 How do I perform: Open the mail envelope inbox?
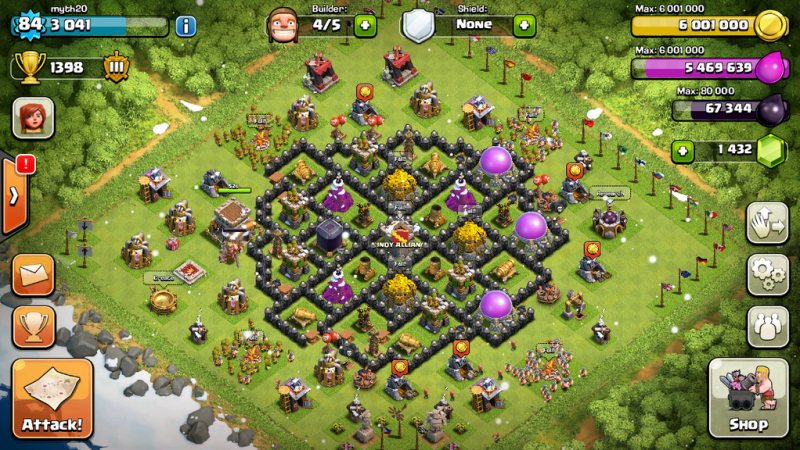click(x=33, y=275)
